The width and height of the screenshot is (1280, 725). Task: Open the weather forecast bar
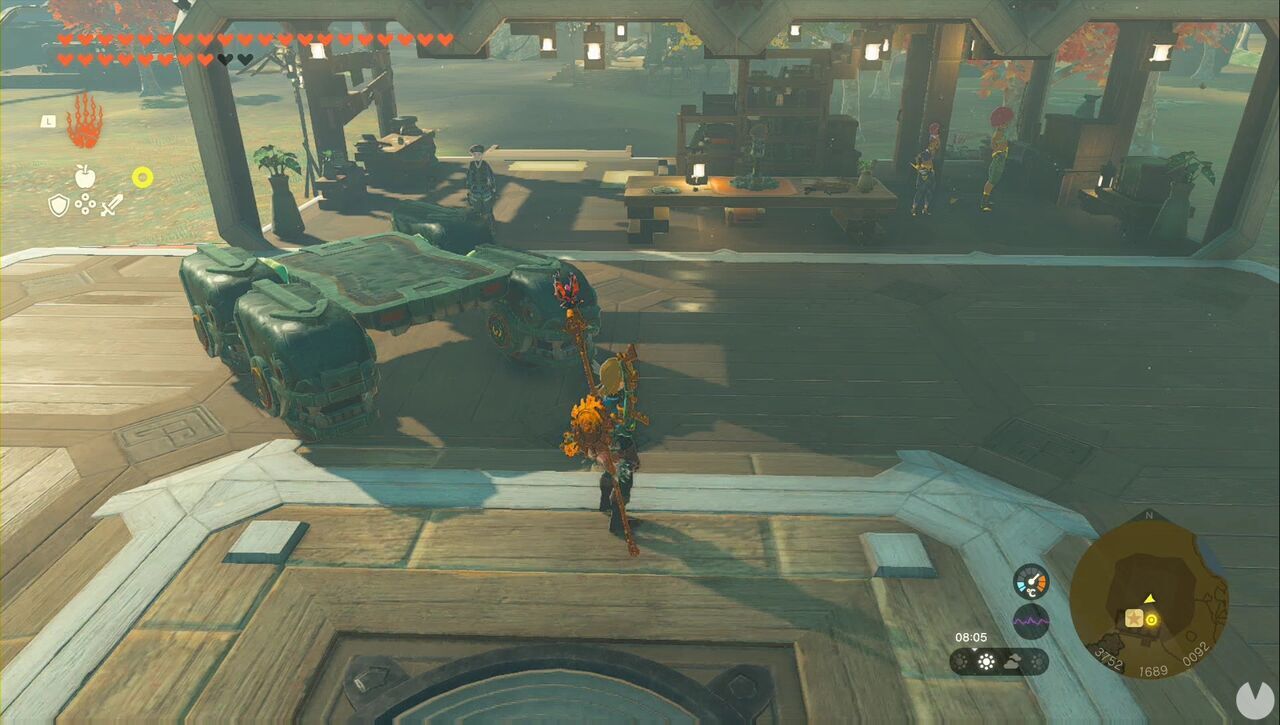tap(1000, 660)
